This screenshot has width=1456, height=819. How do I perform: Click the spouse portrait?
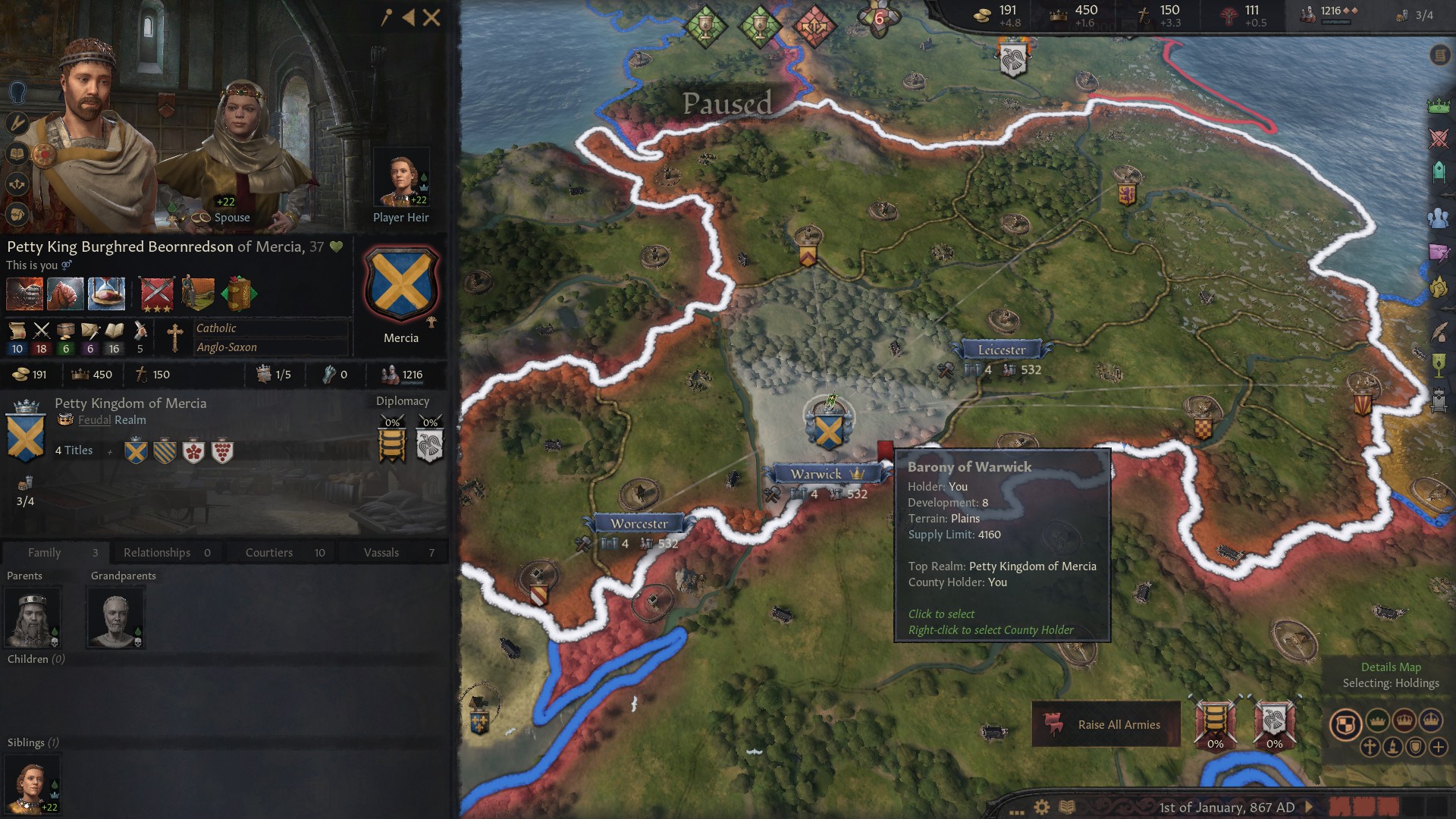241,152
